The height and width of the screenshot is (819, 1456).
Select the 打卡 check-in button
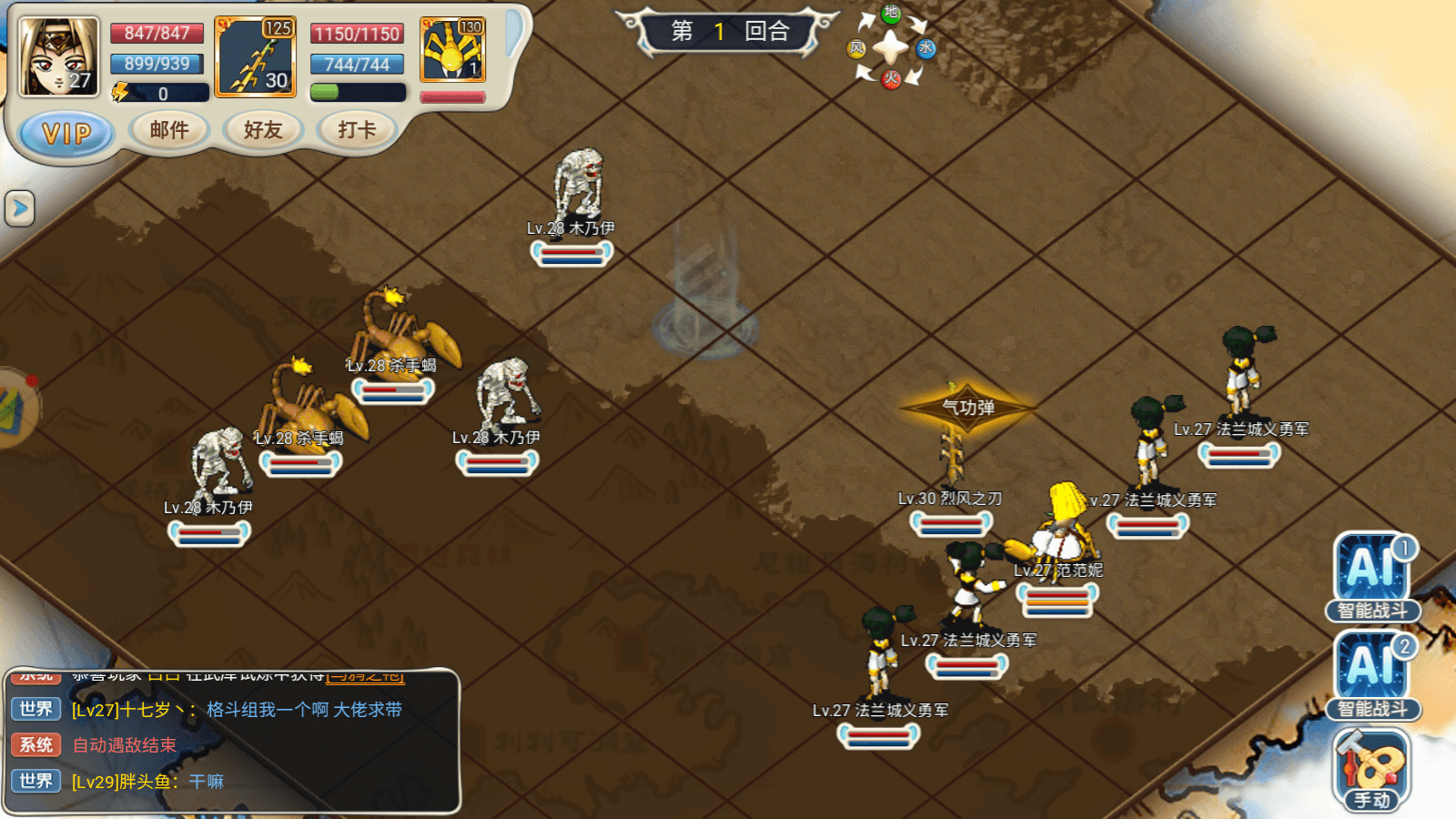[x=357, y=130]
